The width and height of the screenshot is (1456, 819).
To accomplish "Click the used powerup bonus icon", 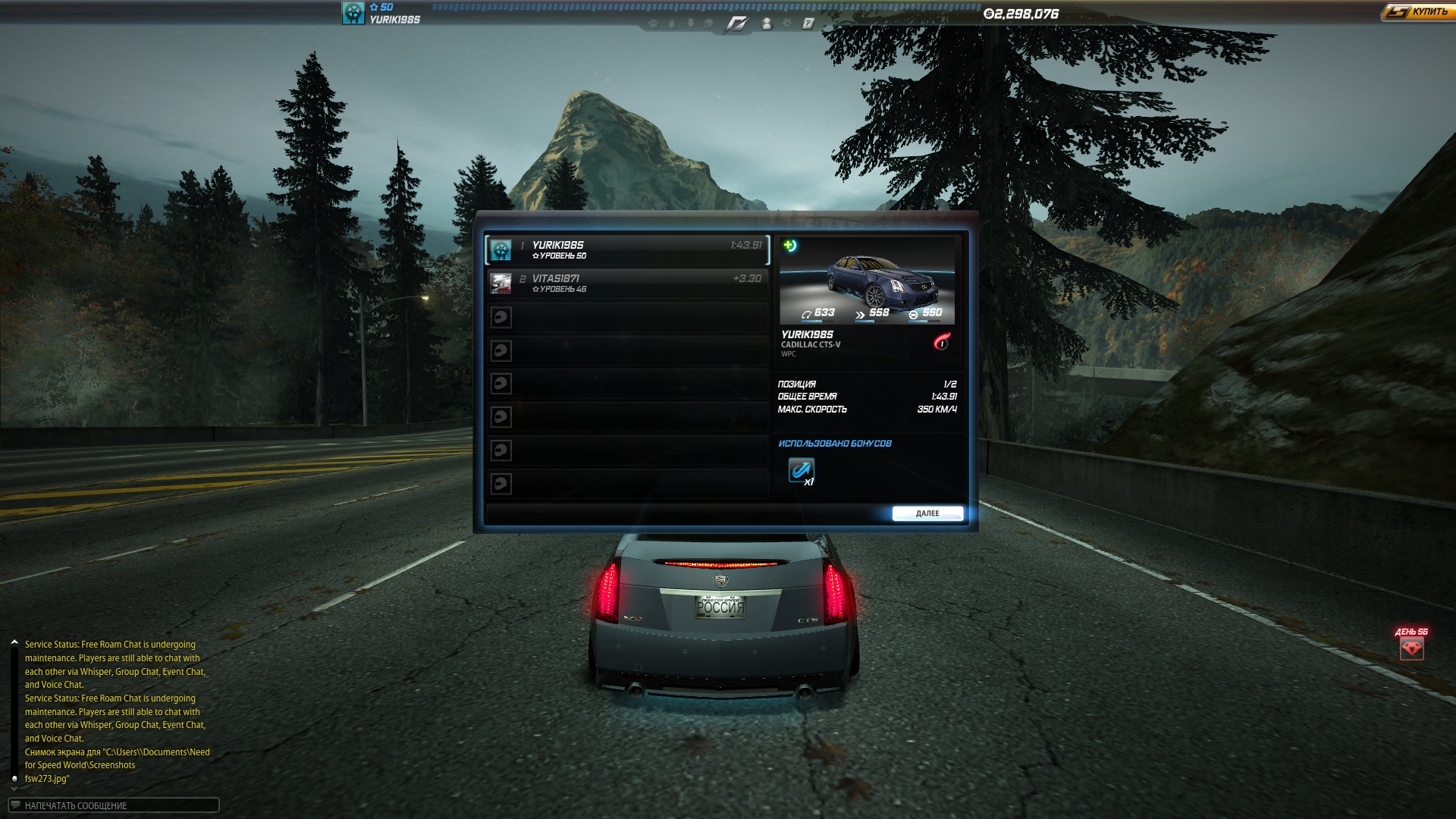I will [801, 470].
